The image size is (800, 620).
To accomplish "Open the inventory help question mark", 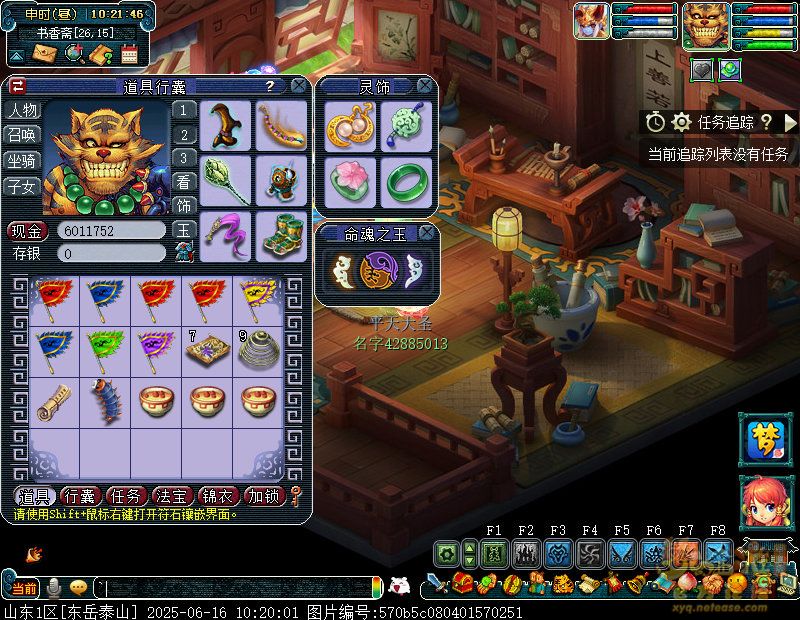I will point(269,87).
